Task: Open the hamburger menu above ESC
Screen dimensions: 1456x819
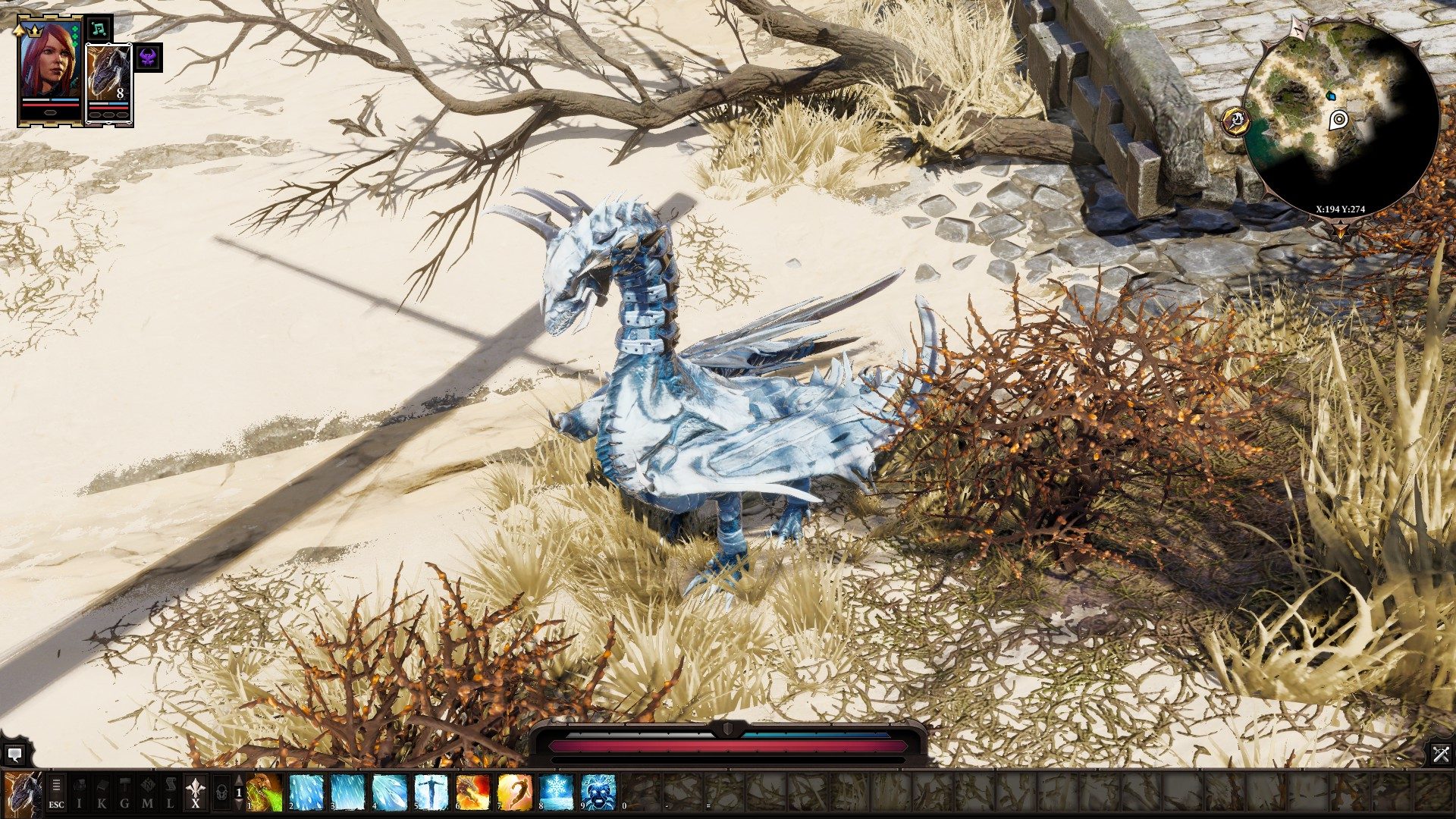Action: coord(55,783)
